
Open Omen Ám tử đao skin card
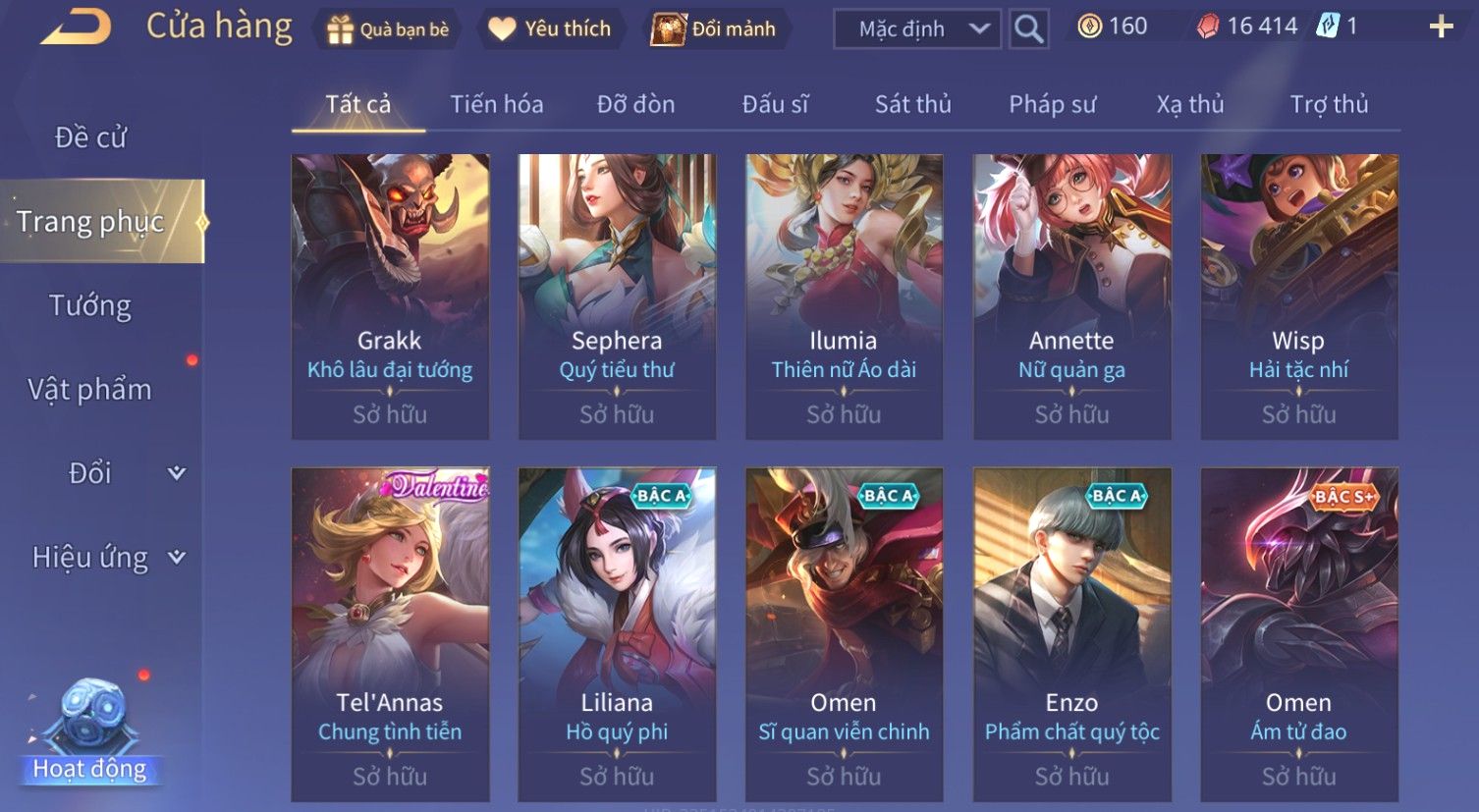[x=1298, y=633]
